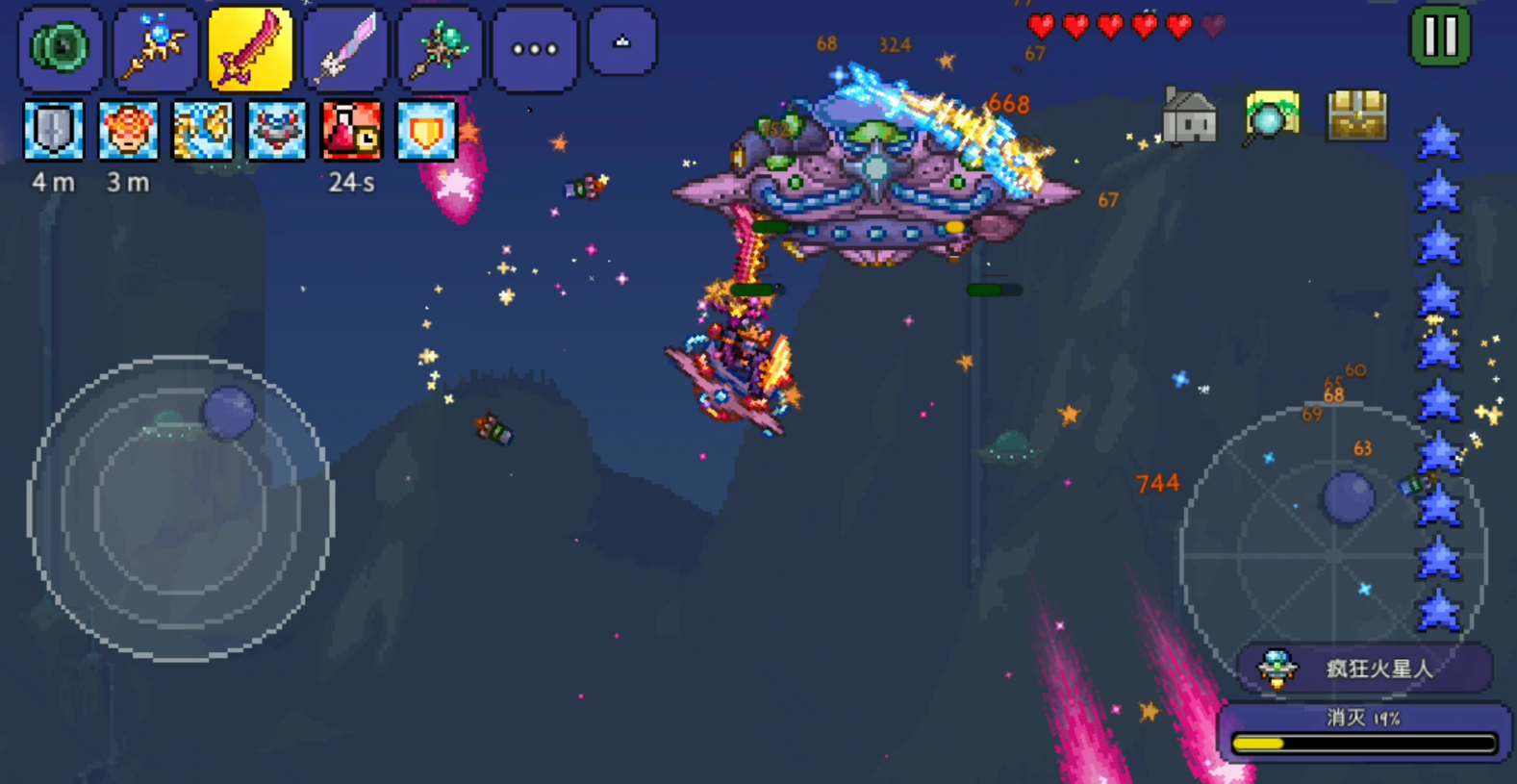This screenshot has width=1517, height=784.
Task: Open the inventory chest icon
Action: pos(1357,116)
